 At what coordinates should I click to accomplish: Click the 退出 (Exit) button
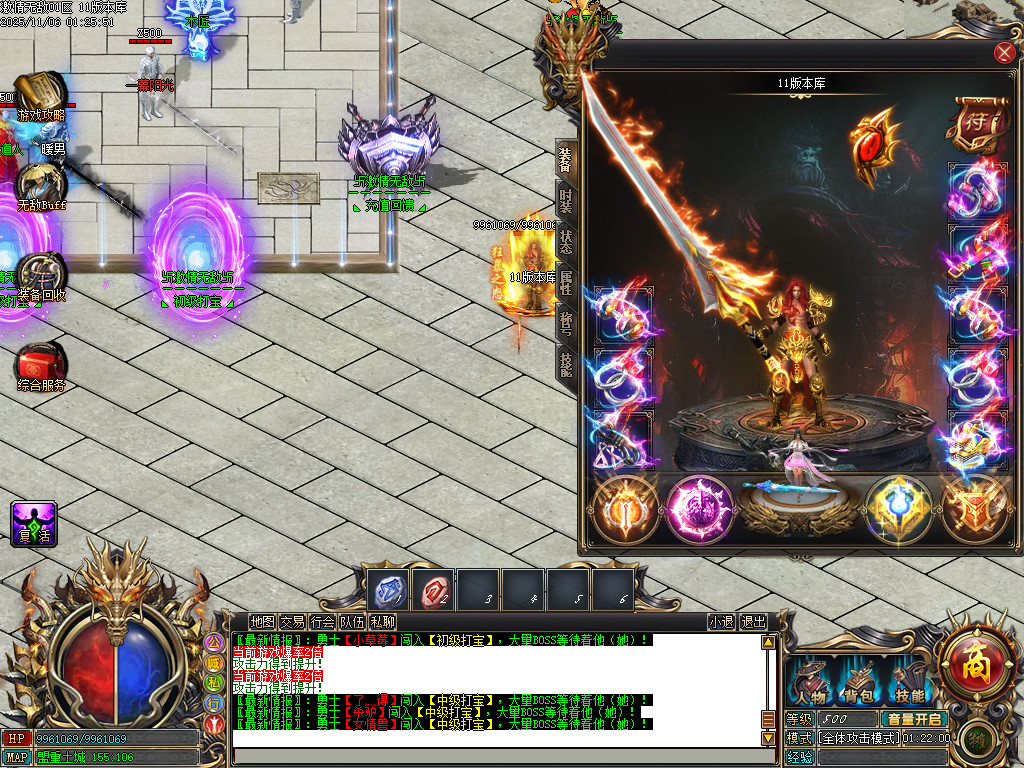(x=753, y=622)
